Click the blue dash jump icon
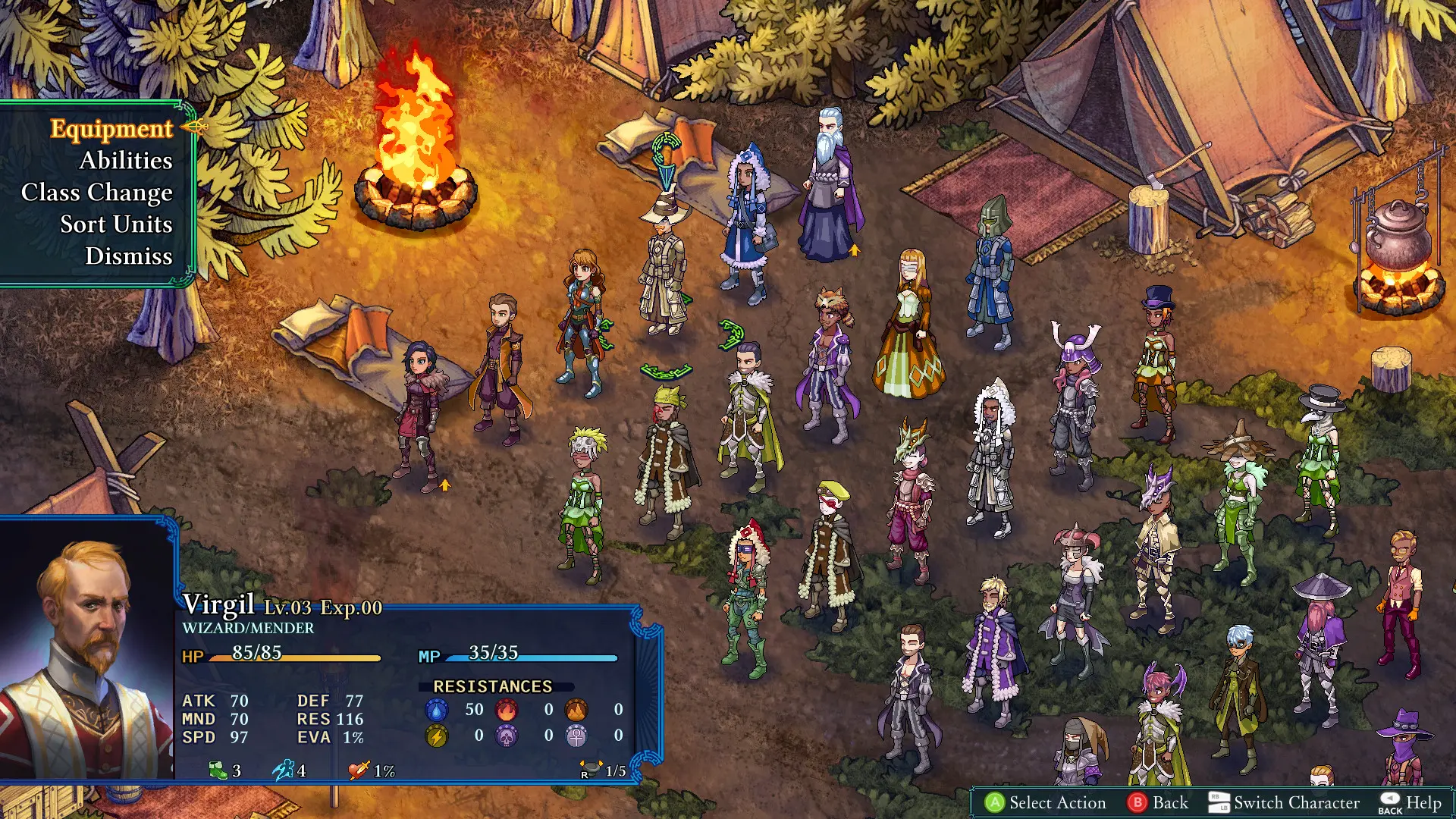1456x819 pixels. pyautogui.click(x=283, y=770)
